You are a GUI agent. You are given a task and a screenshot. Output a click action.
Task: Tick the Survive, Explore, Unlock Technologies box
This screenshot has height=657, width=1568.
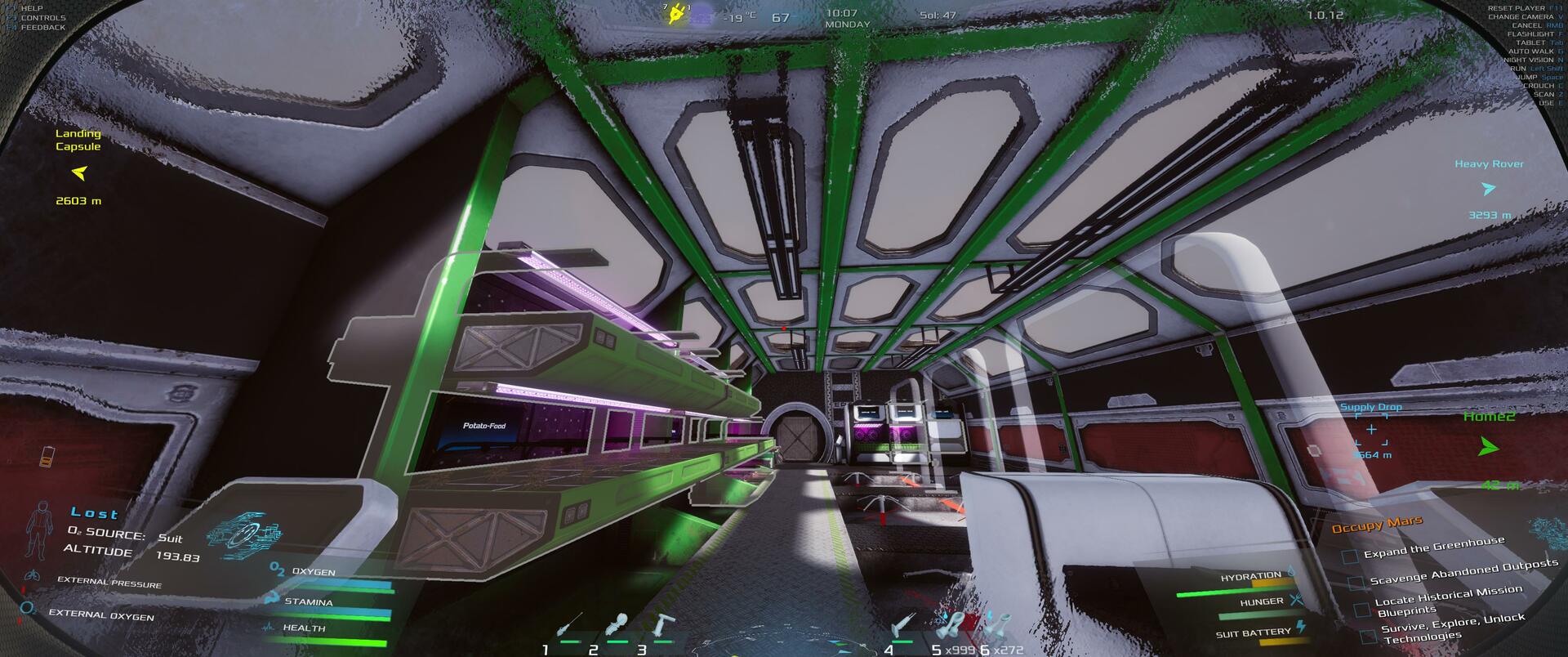point(1369,636)
